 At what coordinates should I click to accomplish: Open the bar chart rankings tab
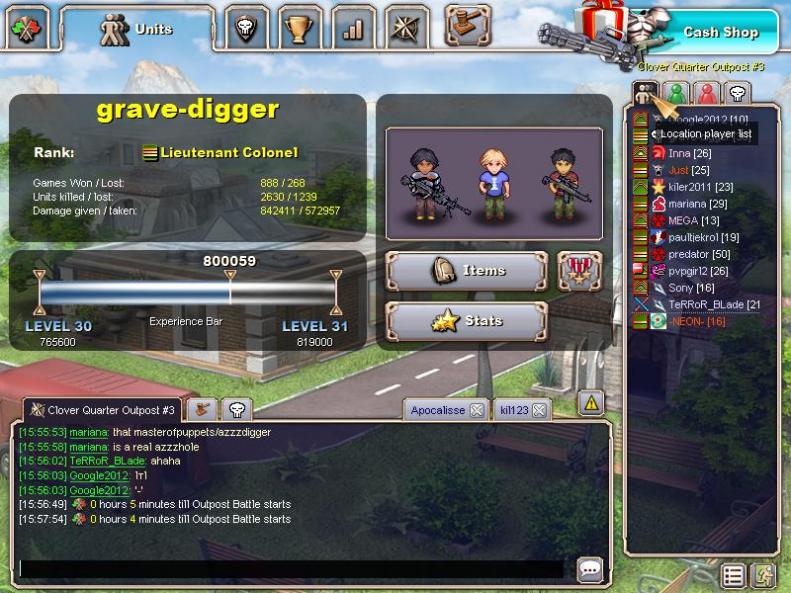coord(353,29)
